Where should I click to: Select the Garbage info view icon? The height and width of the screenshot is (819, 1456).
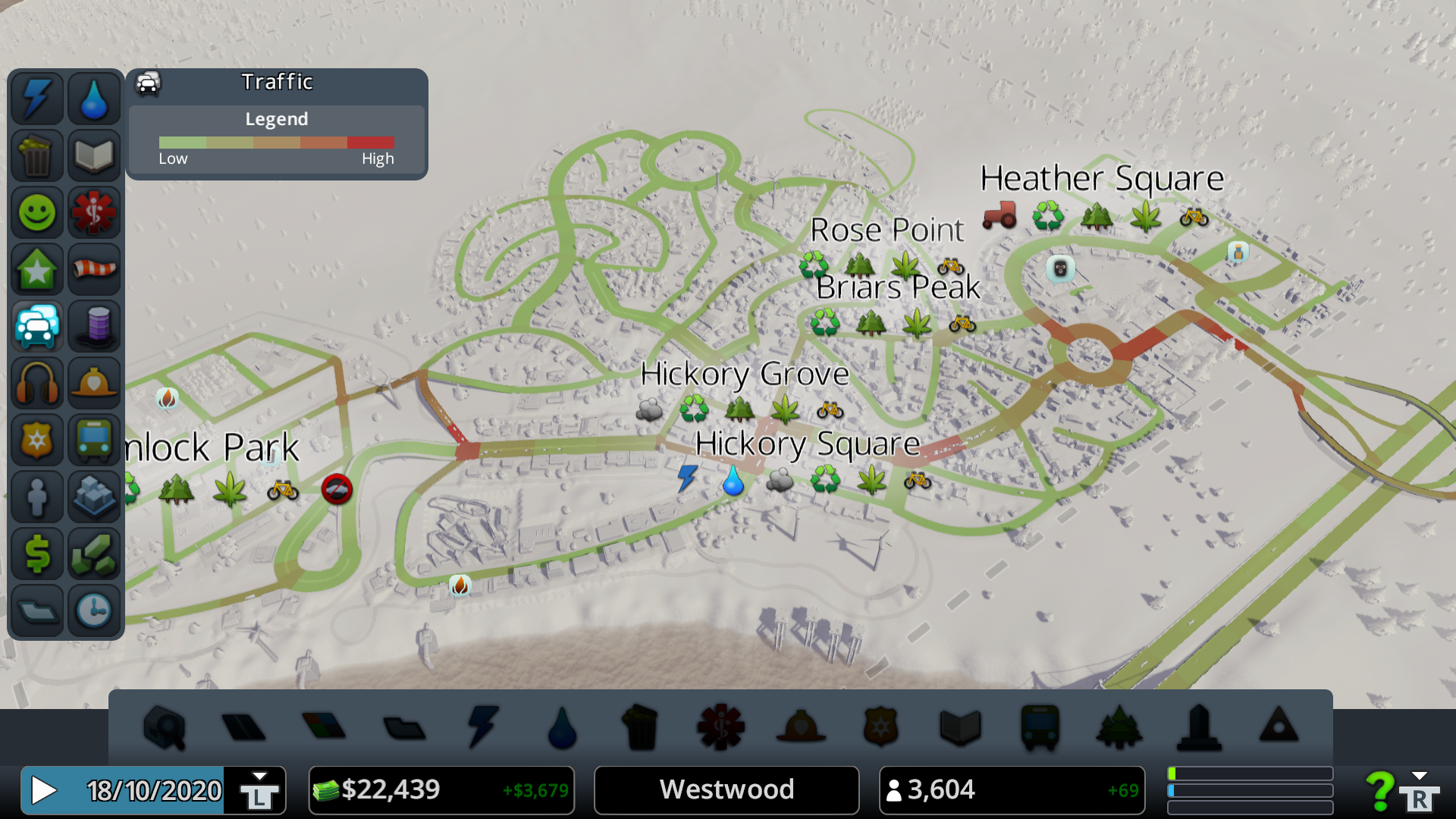pos(36,155)
